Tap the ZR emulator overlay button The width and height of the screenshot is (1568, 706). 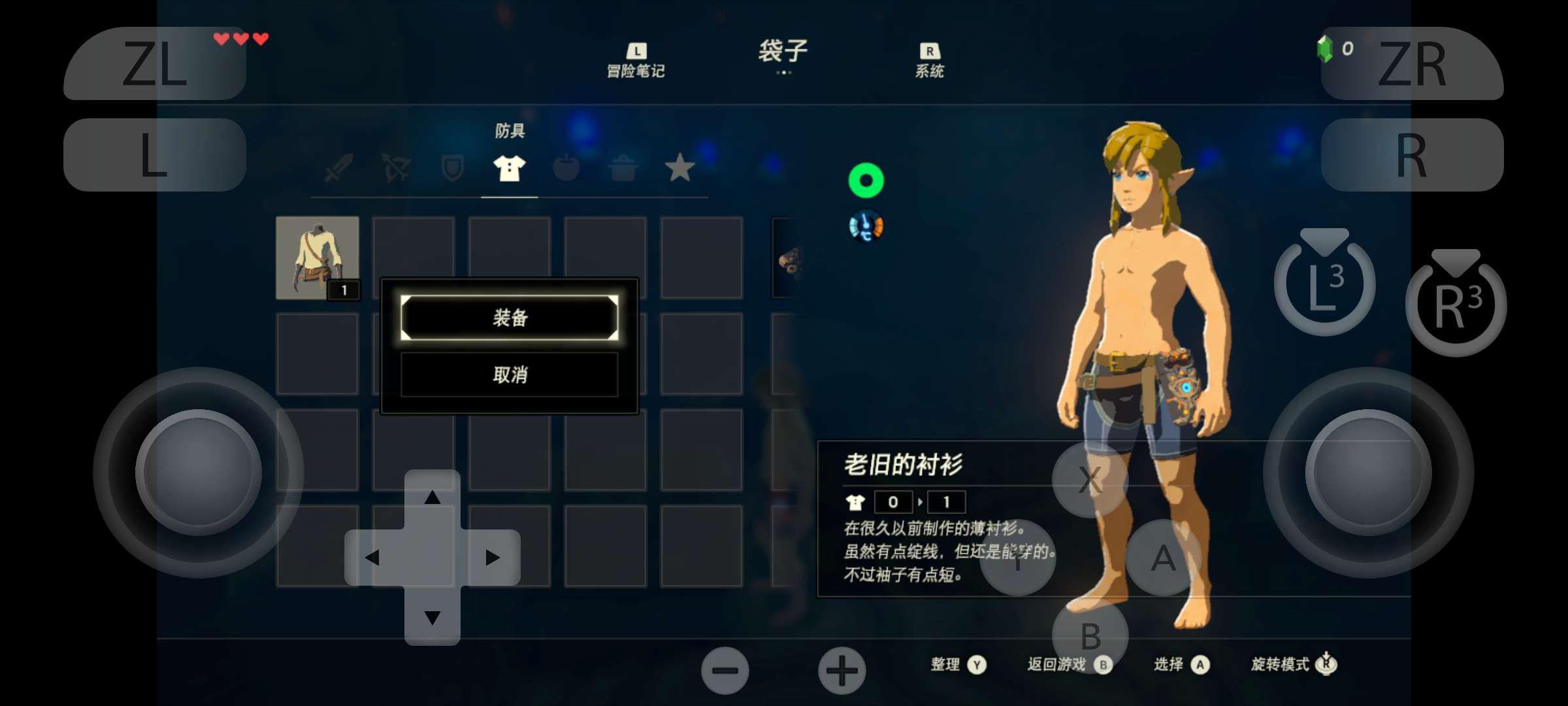click(x=1412, y=63)
